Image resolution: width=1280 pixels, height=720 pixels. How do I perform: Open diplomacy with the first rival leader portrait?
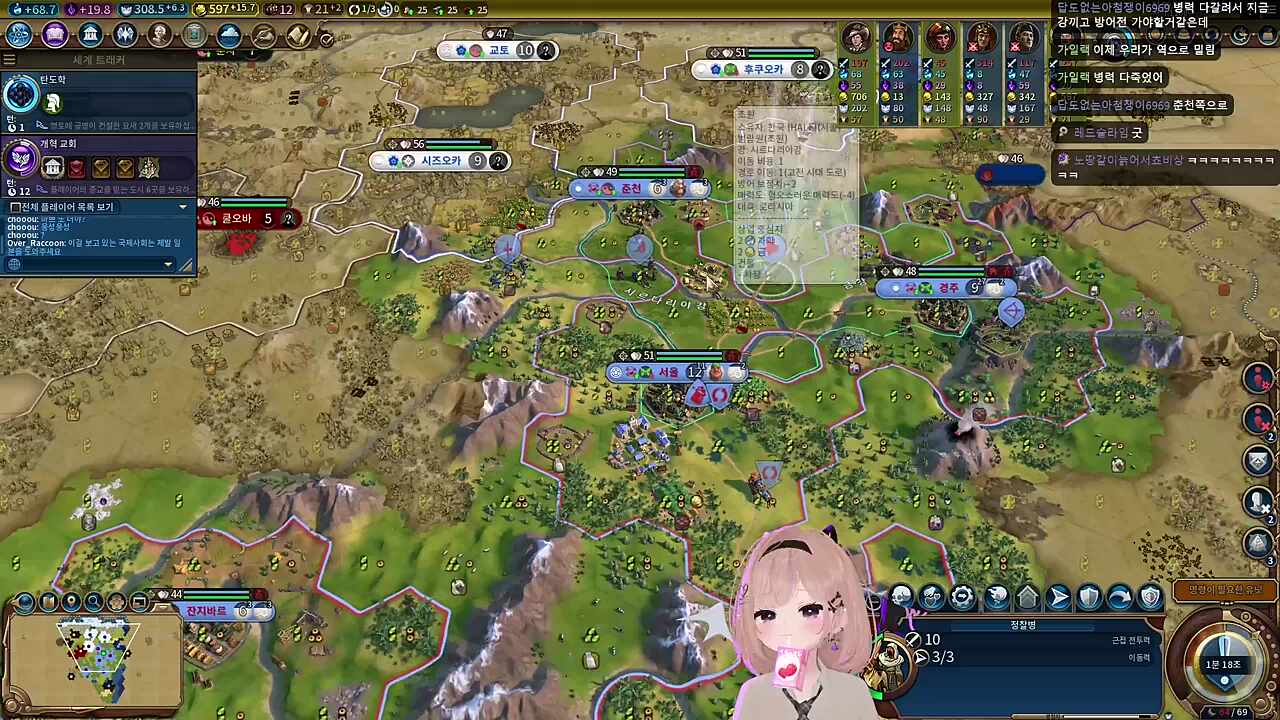click(856, 38)
